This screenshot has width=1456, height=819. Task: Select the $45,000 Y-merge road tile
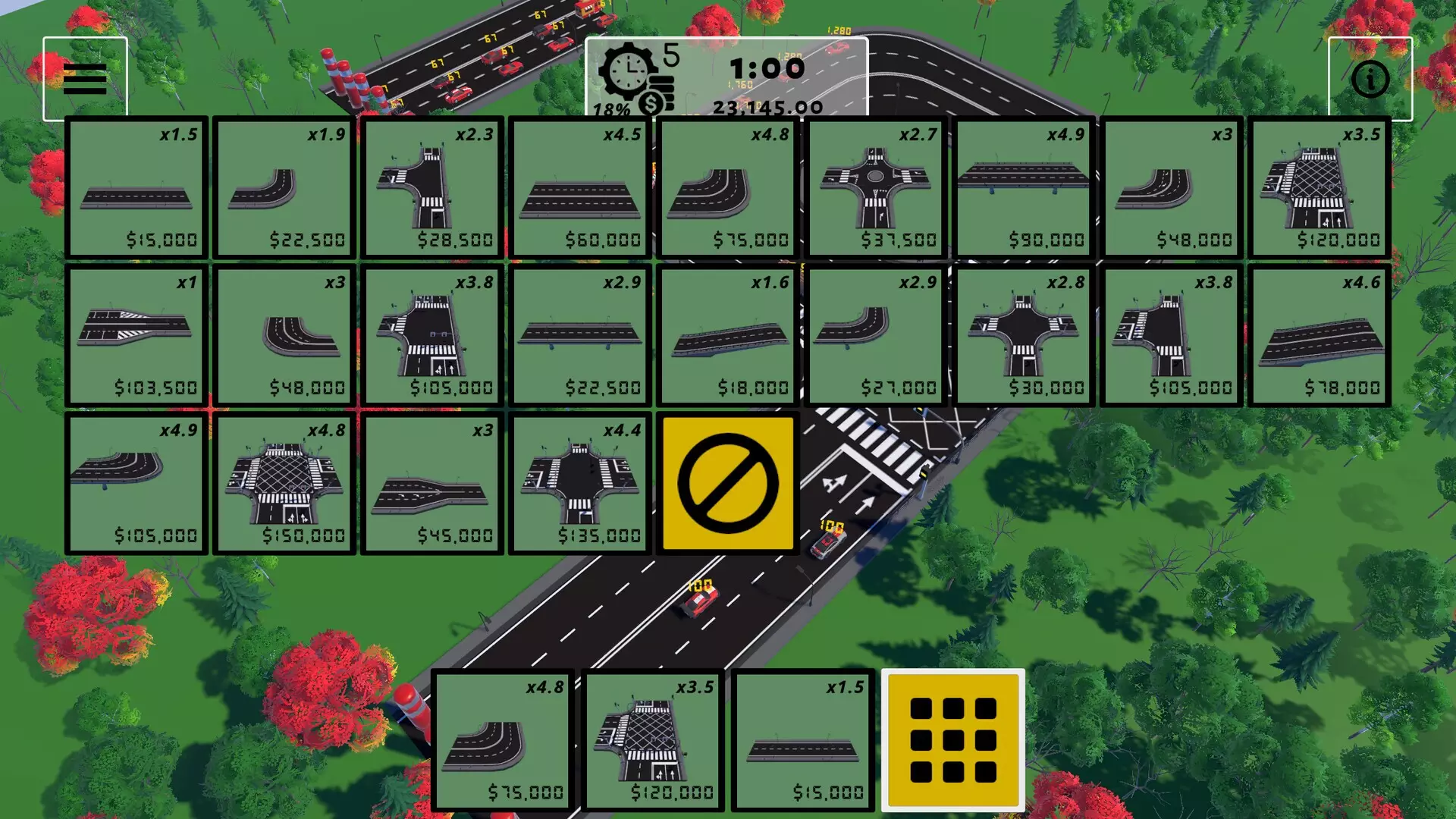(x=431, y=483)
